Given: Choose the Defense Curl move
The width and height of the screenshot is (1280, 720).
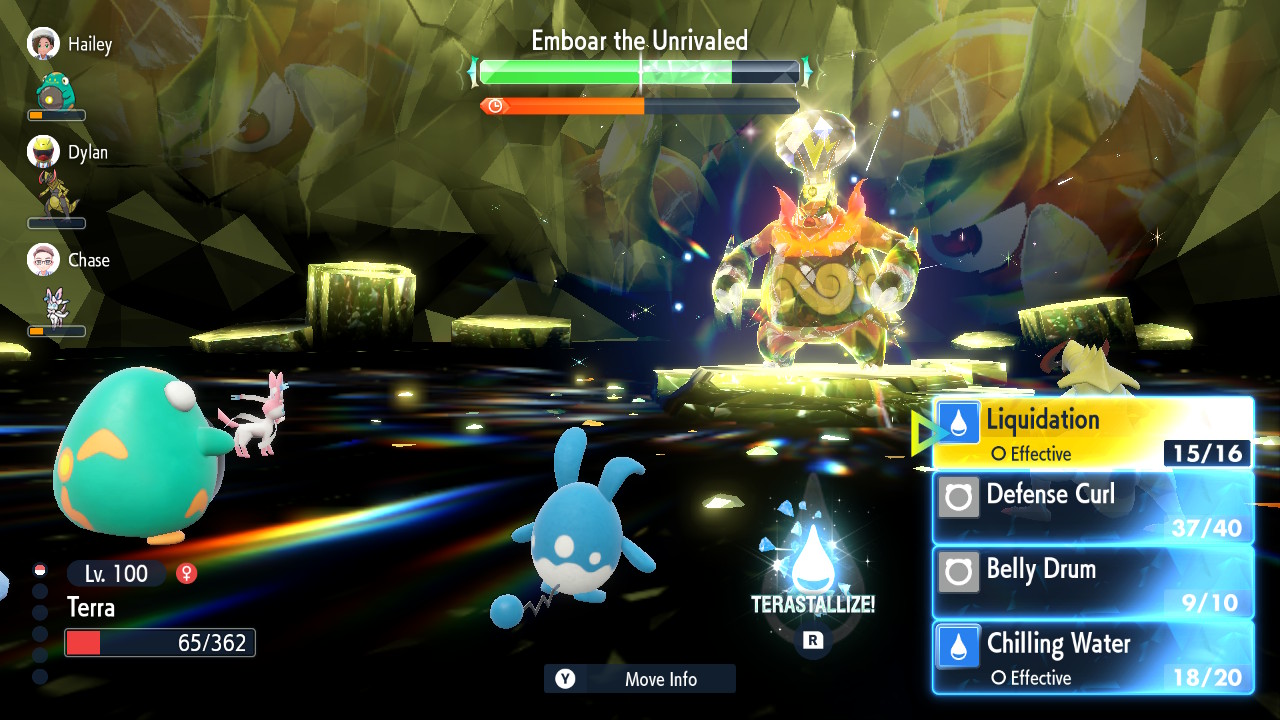Looking at the screenshot, I should point(1092,507).
